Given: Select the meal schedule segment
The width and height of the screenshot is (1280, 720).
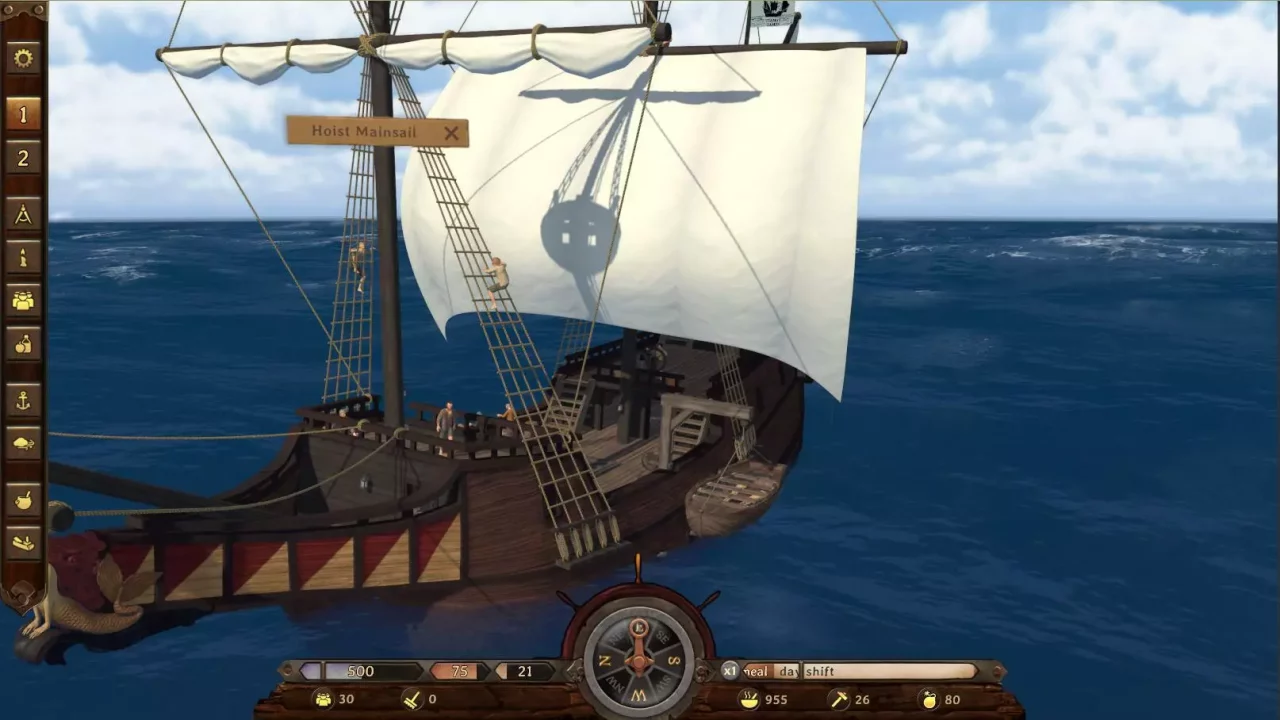Looking at the screenshot, I should 755,671.
